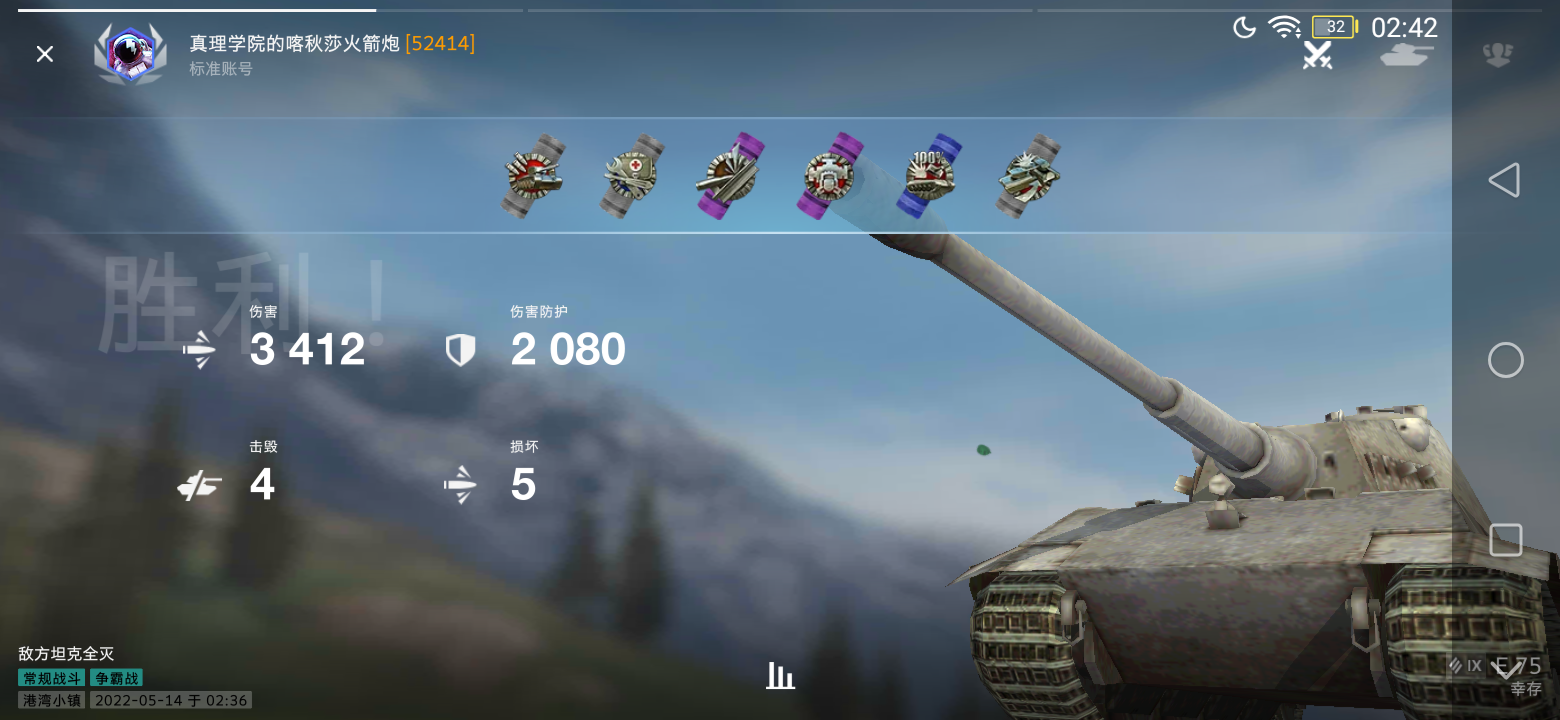
Task: Click the 争霸战 mode tag
Action: coord(119,677)
